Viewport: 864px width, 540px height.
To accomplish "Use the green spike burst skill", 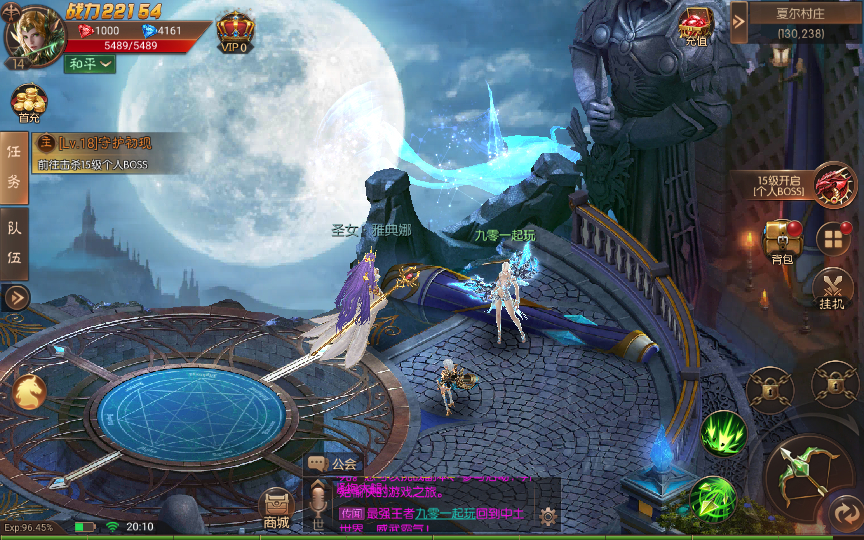I will [723, 433].
